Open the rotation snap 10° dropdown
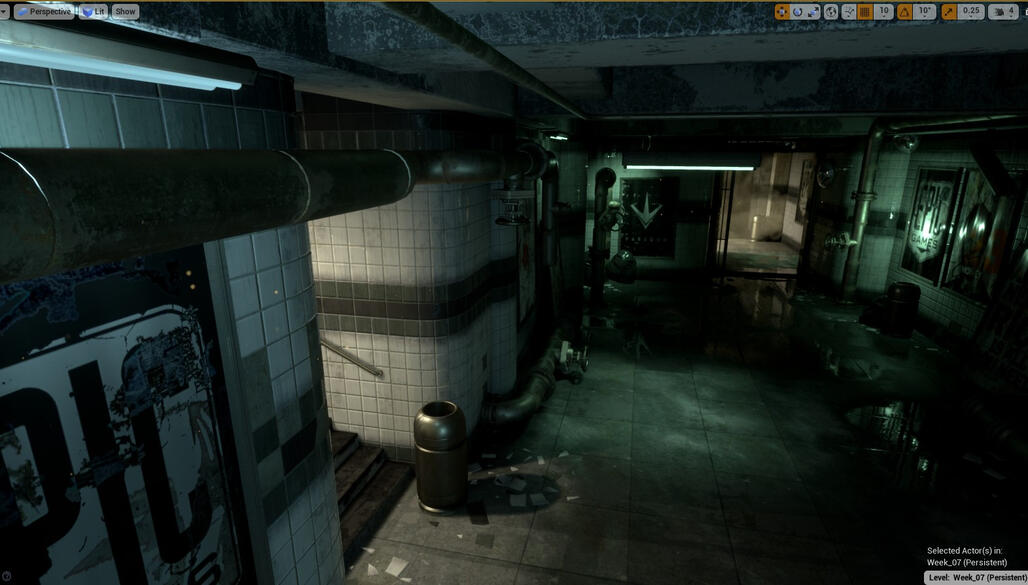 pos(925,12)
